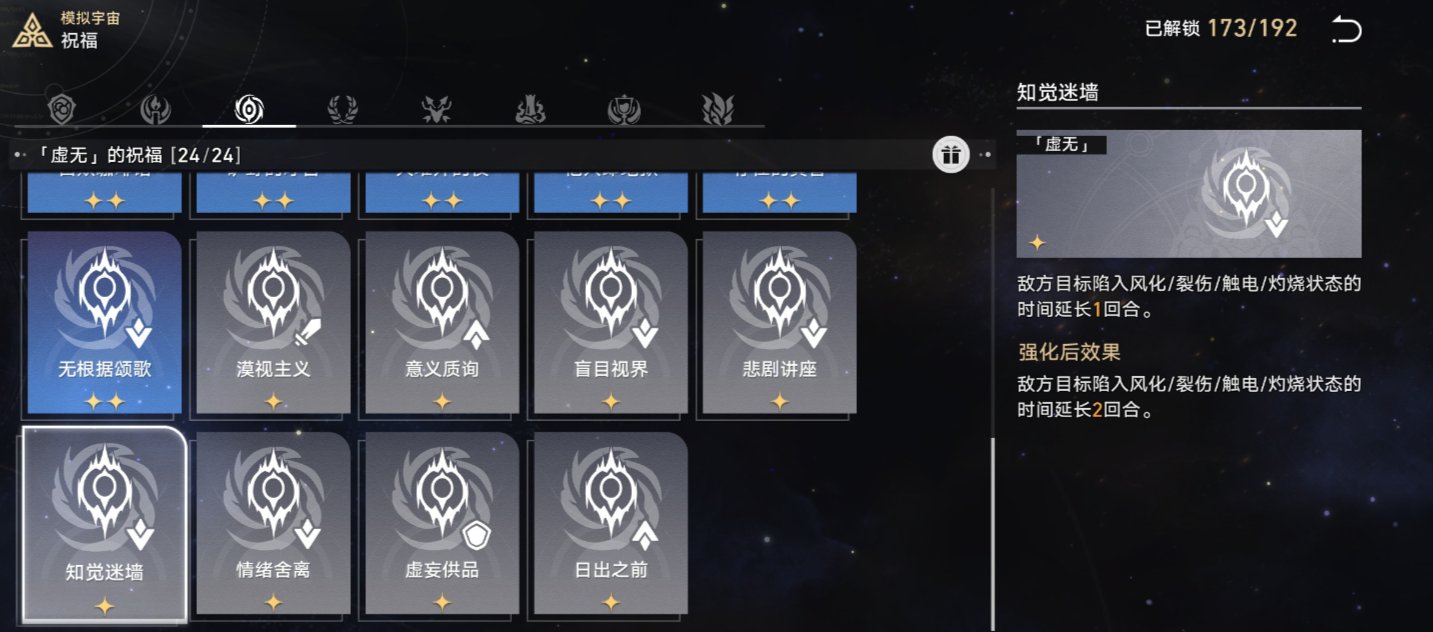View the 虚妄供品 blessing card

pyautogui.click(x=442, y=523)
